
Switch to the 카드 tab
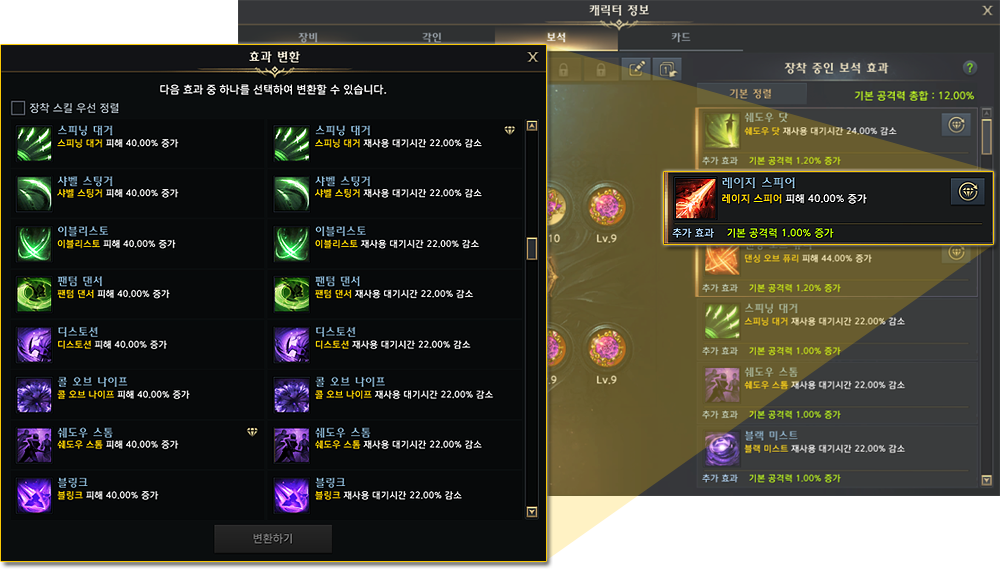click(x=680, y=38)
